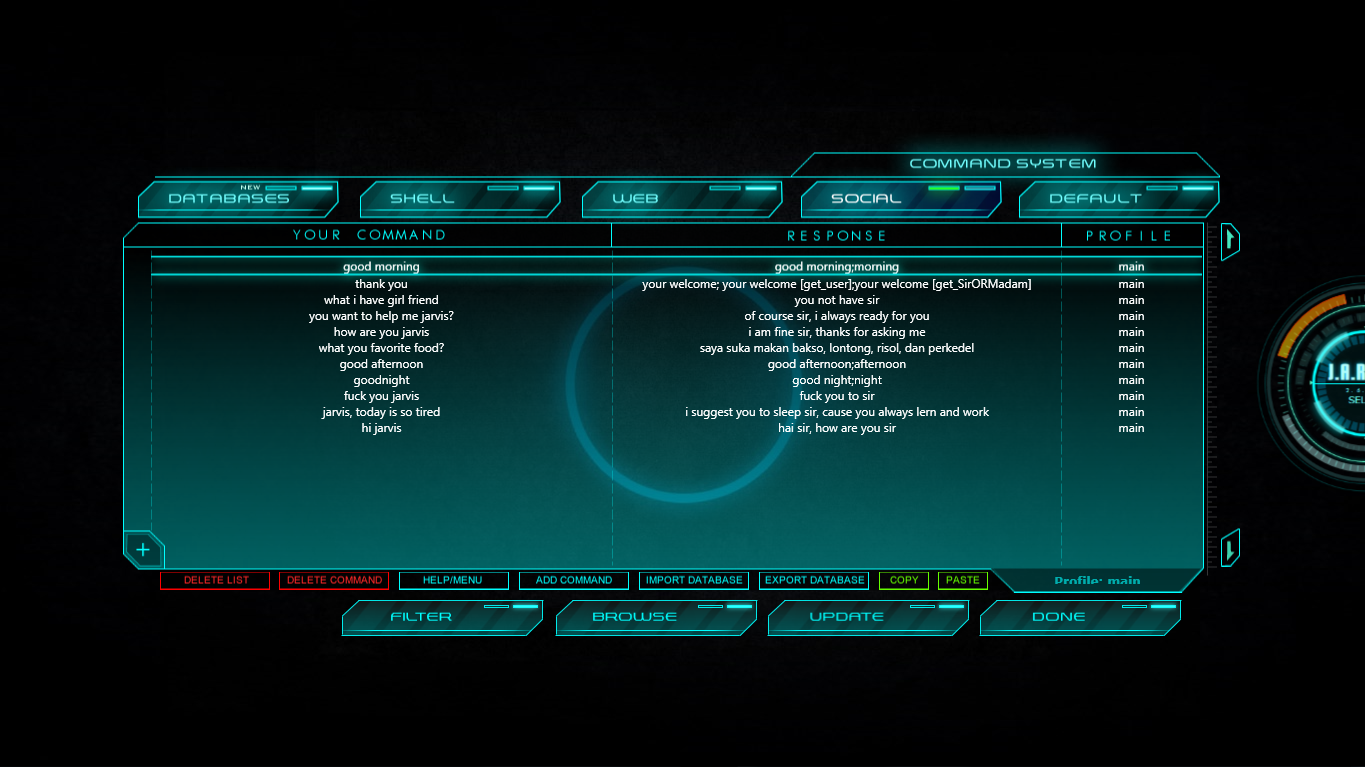Select the 'hi jarvis' command entry
Image resolution: width=1365 pixels, height=767 pixels.
pyautogui.click(x=381, y=427)
